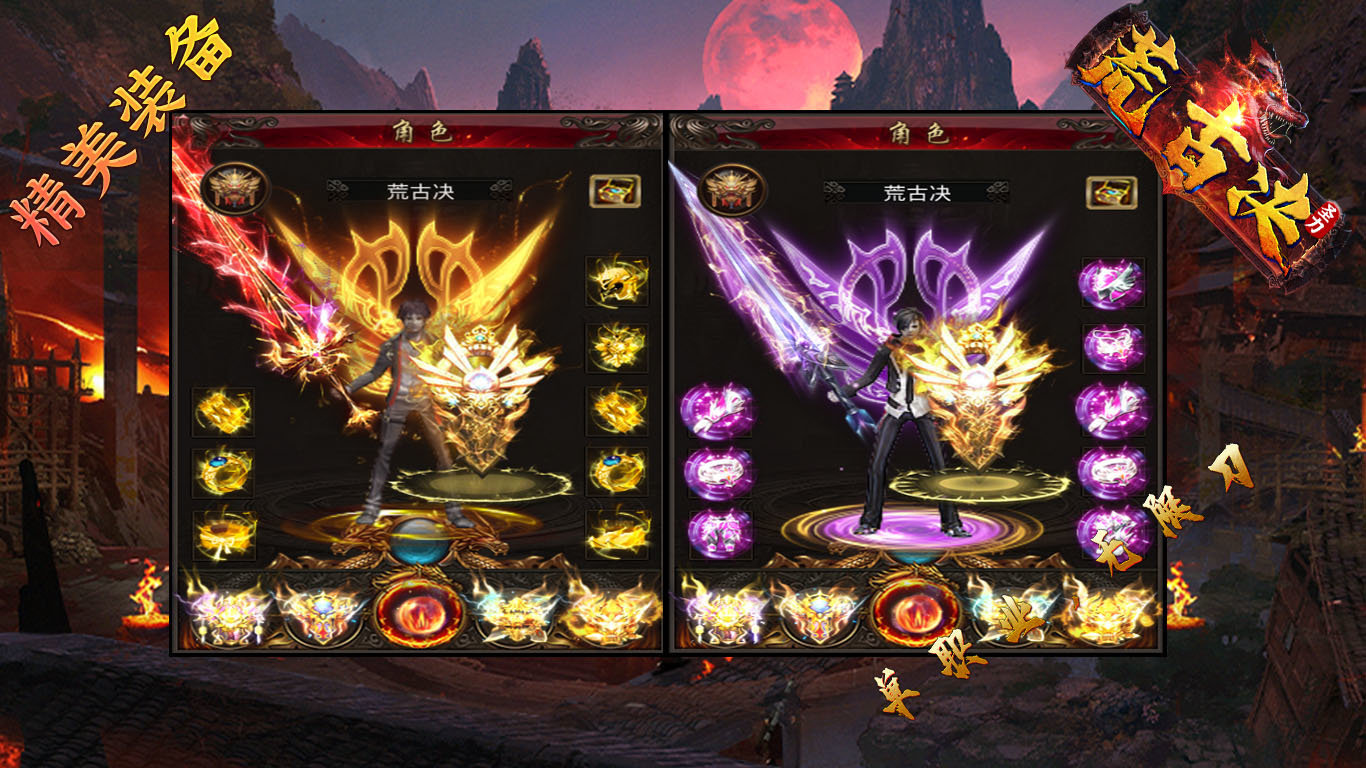Activate the red flame orb below the purple-winged character
Image resolution: width=1366 pixels, height=768 pixels.
pyautogui.click(x=915, y=609)
